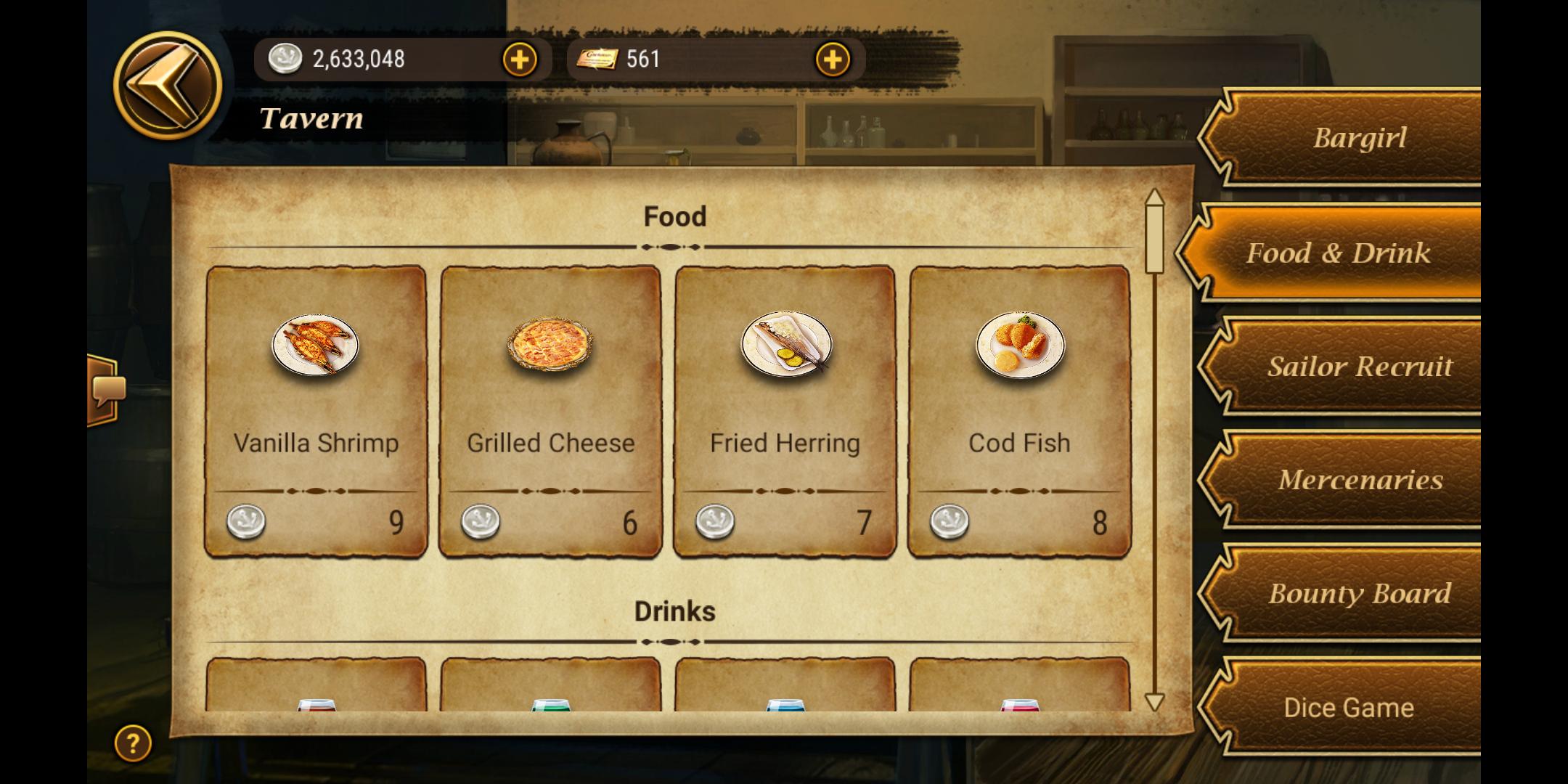Add more silver coins with the plus button
The width and height of the screenshot is (1568, 784).
[520, 60]
